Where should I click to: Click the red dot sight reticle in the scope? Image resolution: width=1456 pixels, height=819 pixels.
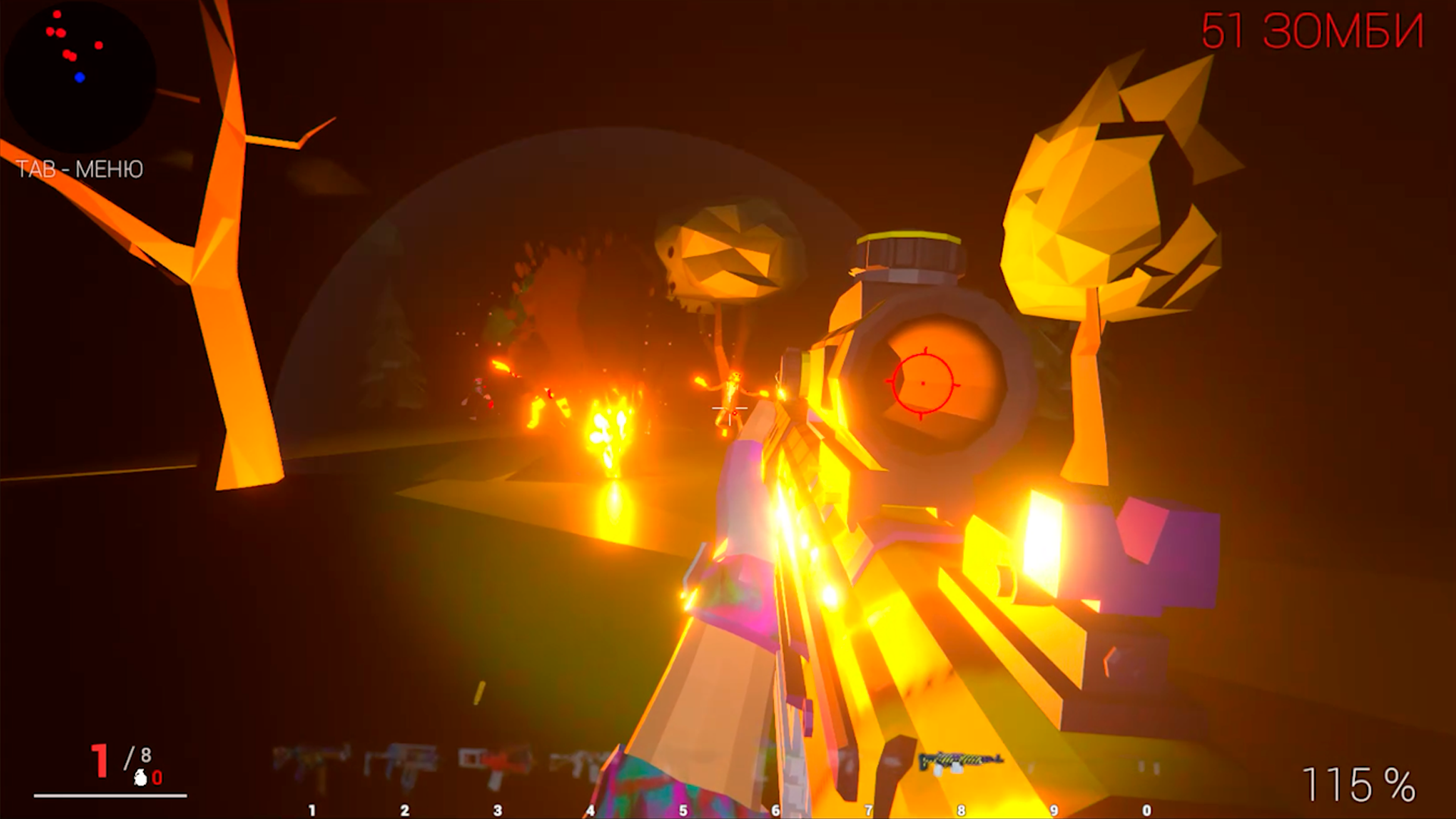(x=922, y=383)
